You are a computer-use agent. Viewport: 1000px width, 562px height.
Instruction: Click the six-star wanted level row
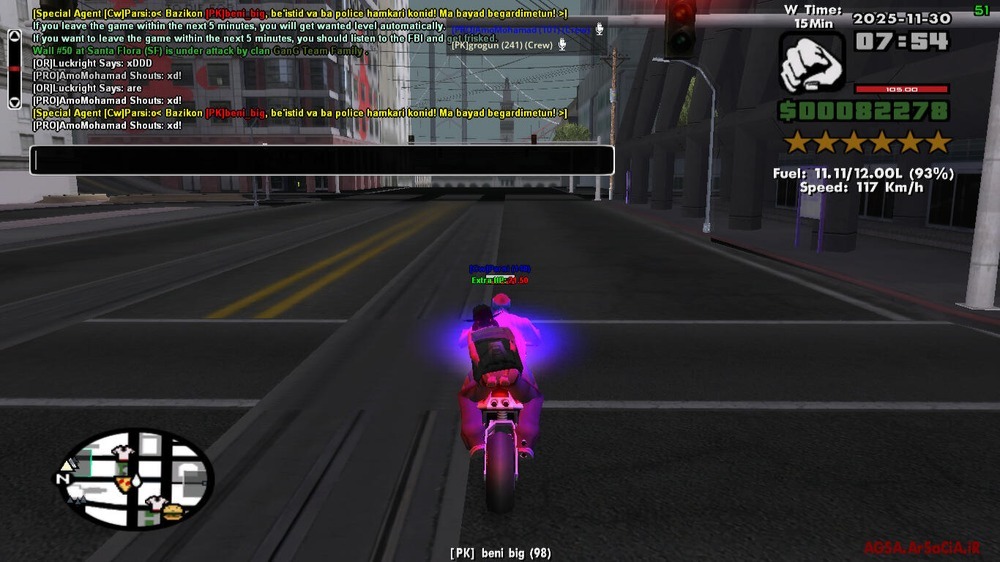tap(866, 142)
